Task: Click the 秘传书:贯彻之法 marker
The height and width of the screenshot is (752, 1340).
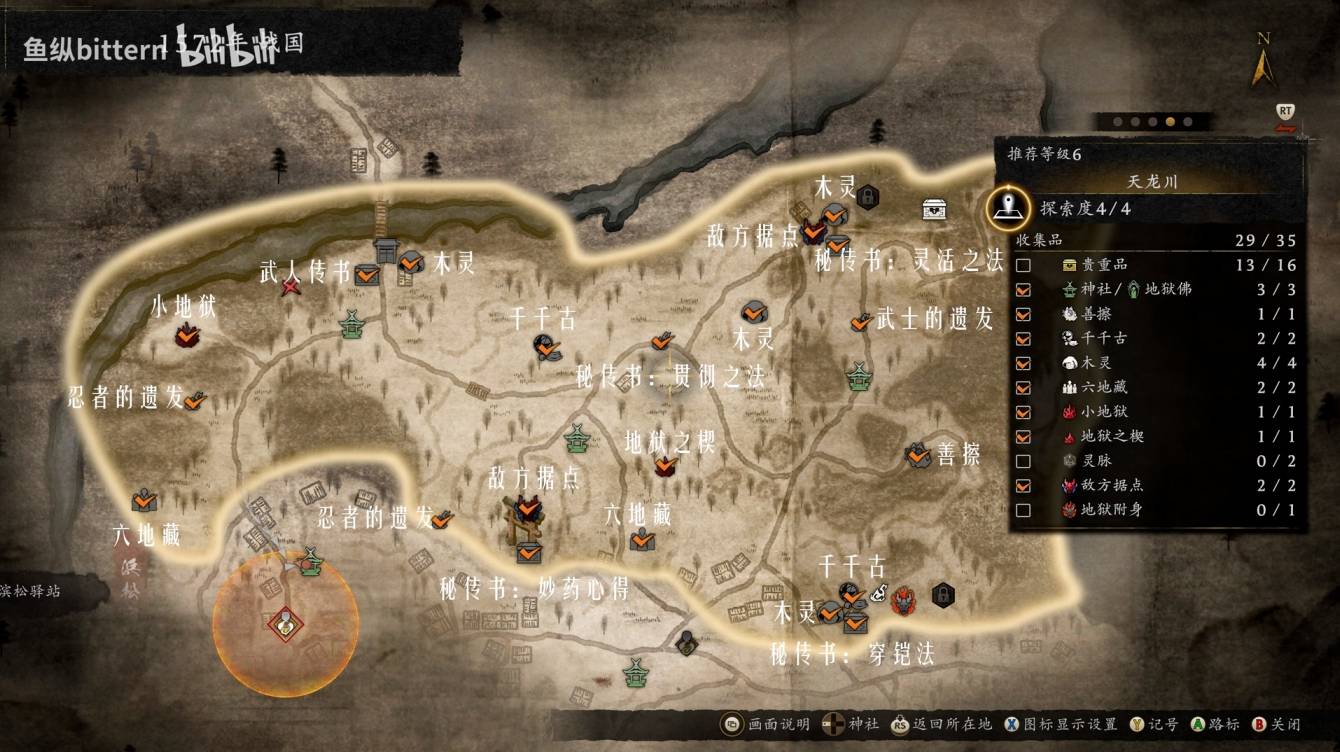Action: 661,342
